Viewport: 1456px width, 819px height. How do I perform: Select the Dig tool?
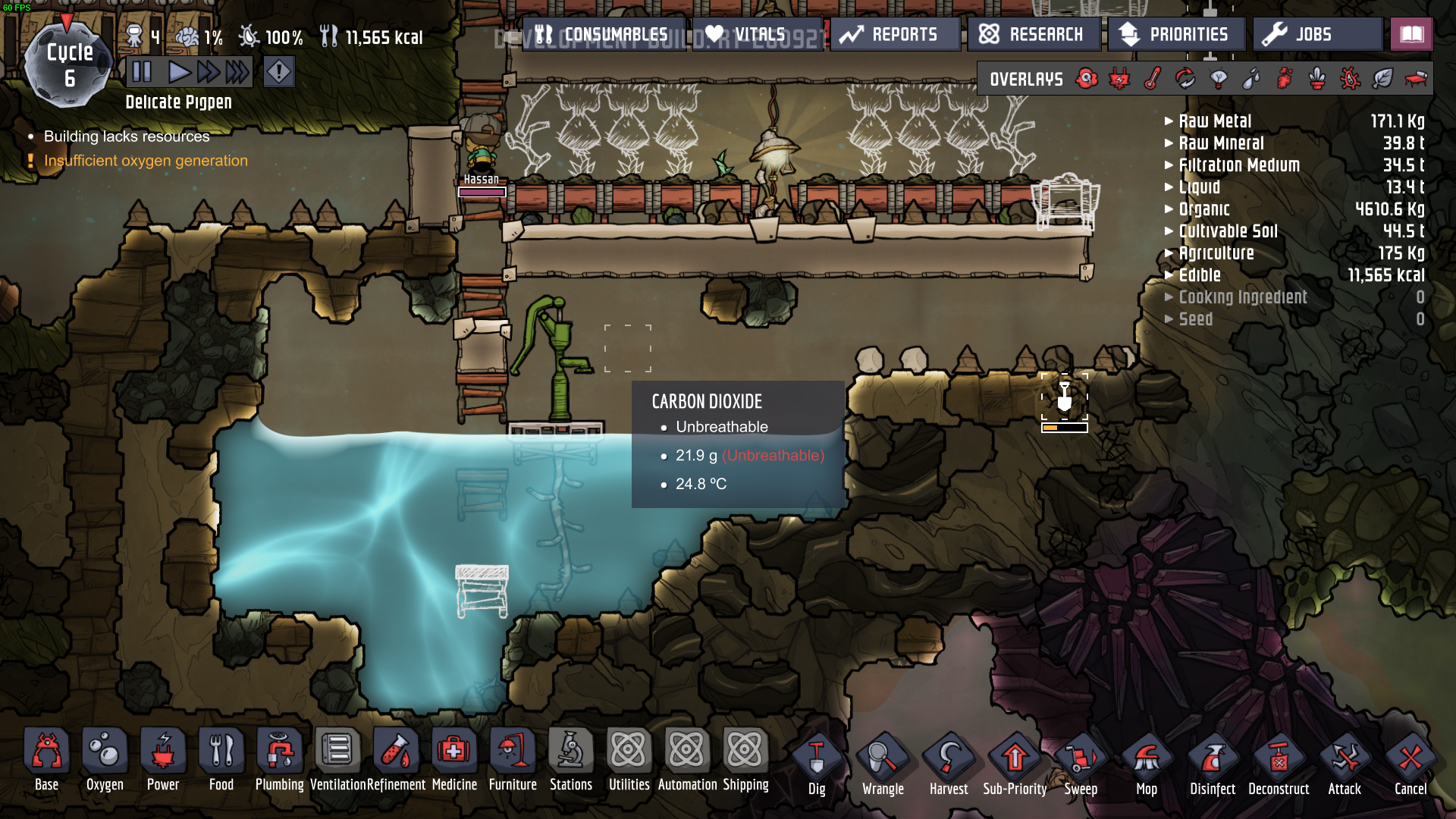click(x=817, y=764)
